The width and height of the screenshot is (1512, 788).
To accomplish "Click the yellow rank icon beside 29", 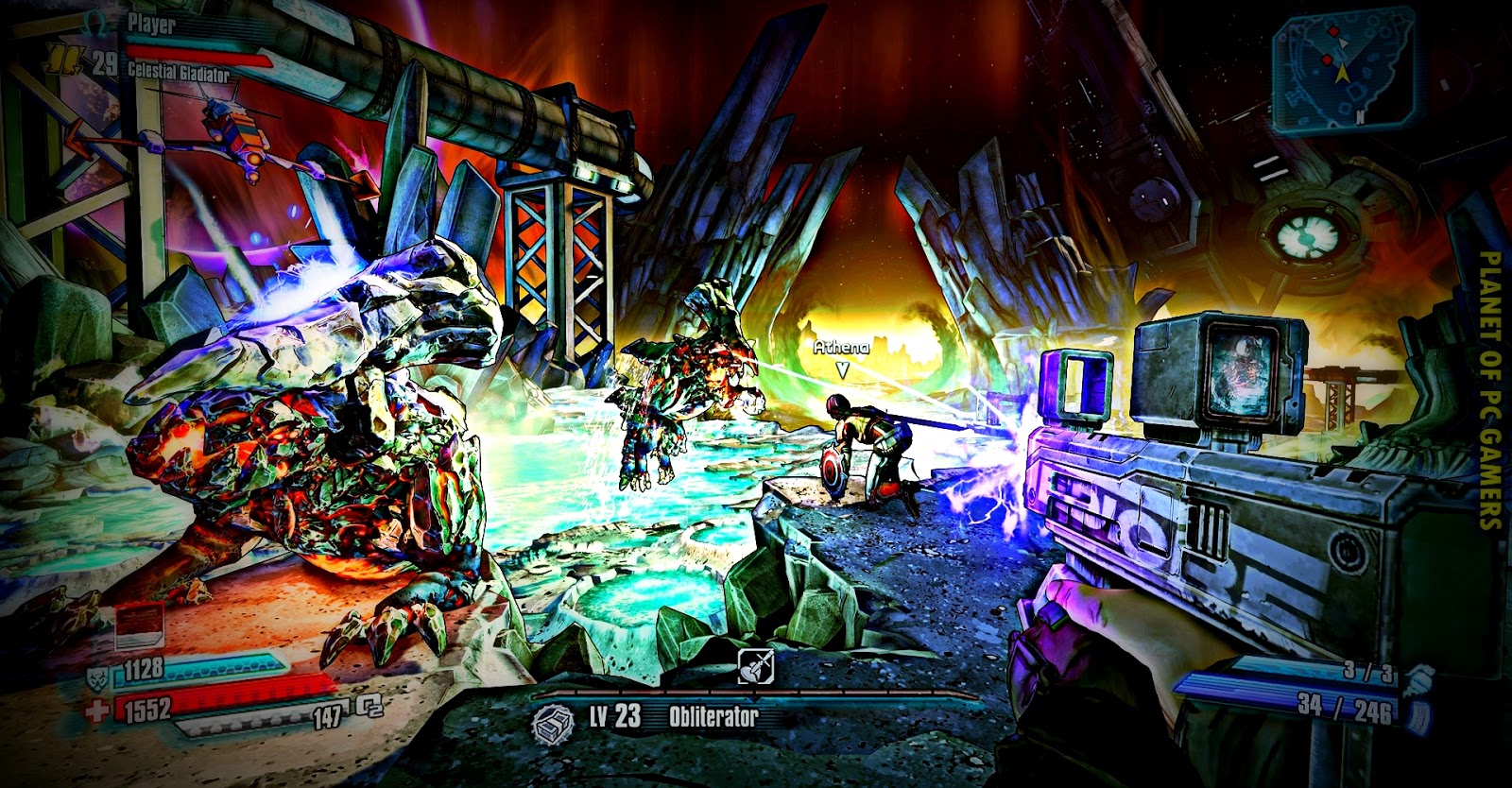I will click(65, 62).
